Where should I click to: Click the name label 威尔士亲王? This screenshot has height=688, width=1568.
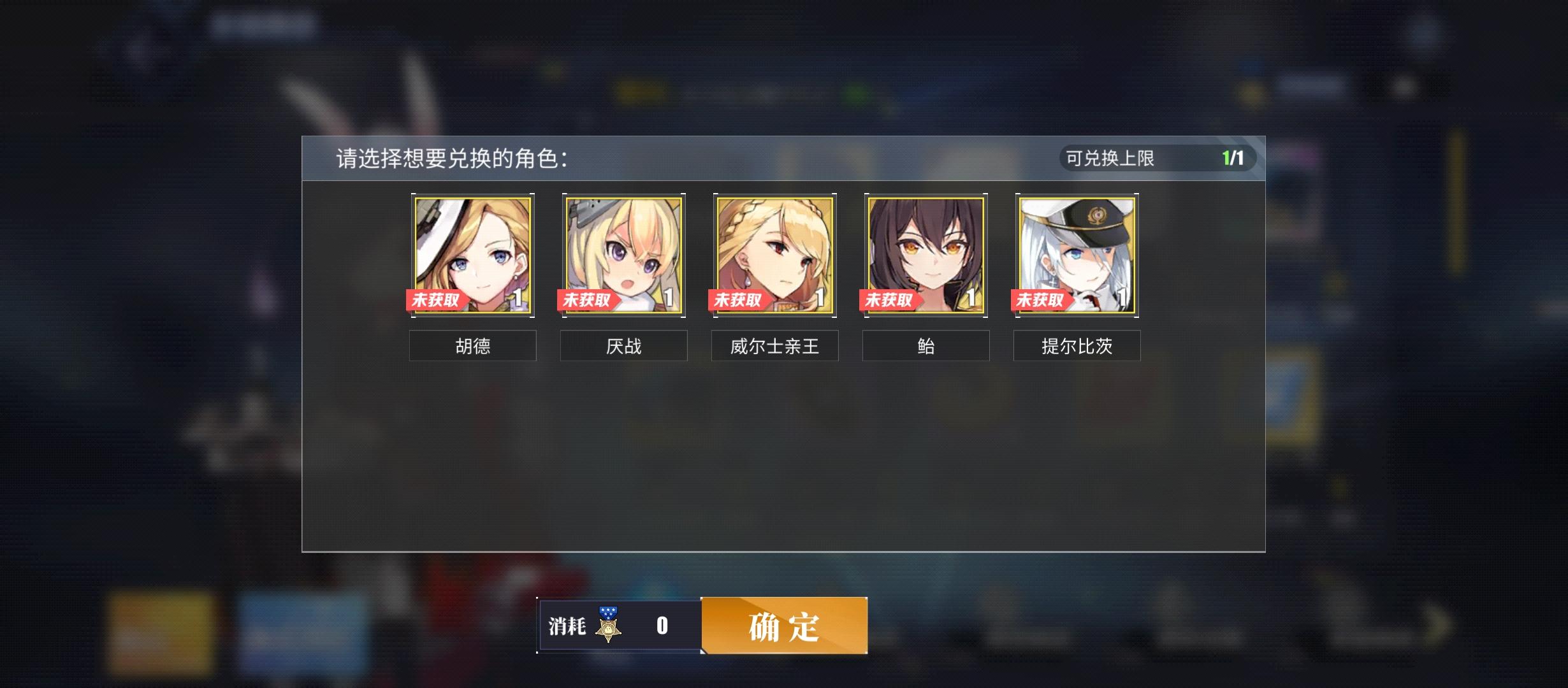click(x=774, y=346)
